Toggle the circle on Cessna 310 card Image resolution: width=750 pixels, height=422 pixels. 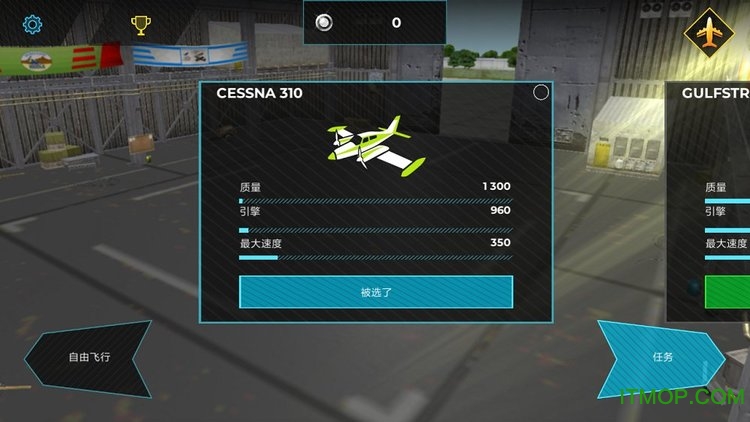point(541,93)
